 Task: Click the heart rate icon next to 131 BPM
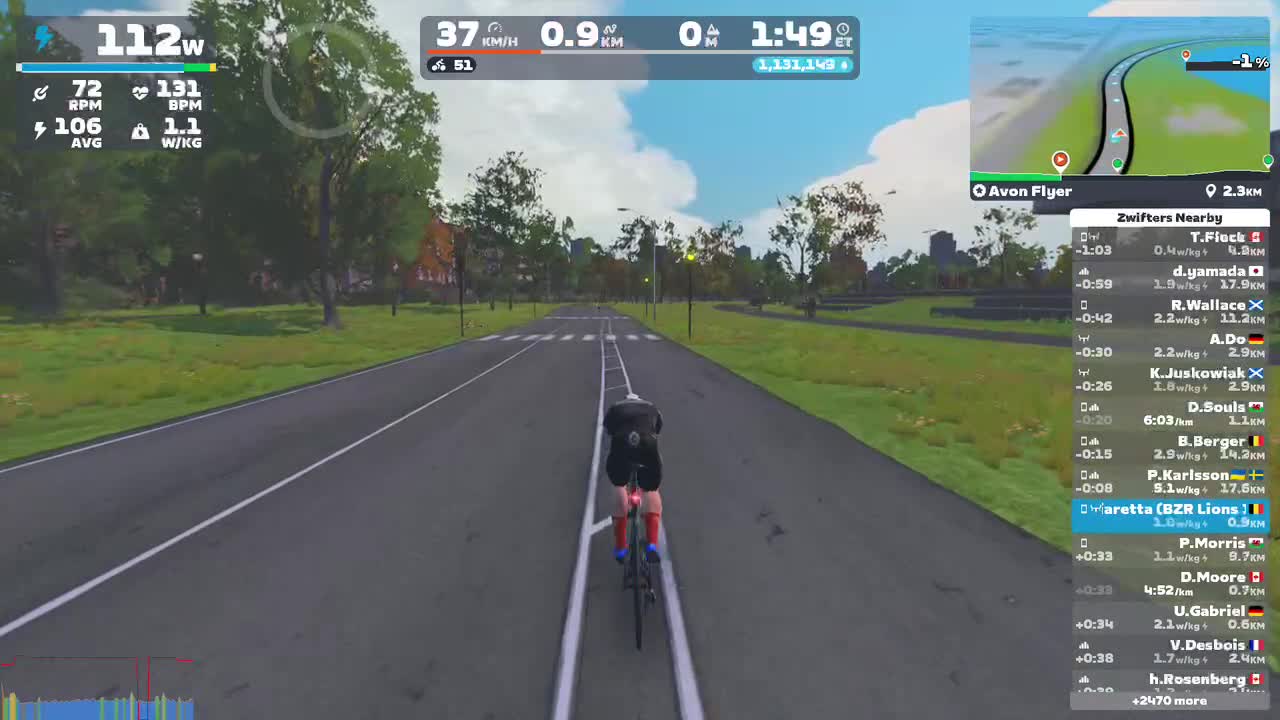click(140, 92)
